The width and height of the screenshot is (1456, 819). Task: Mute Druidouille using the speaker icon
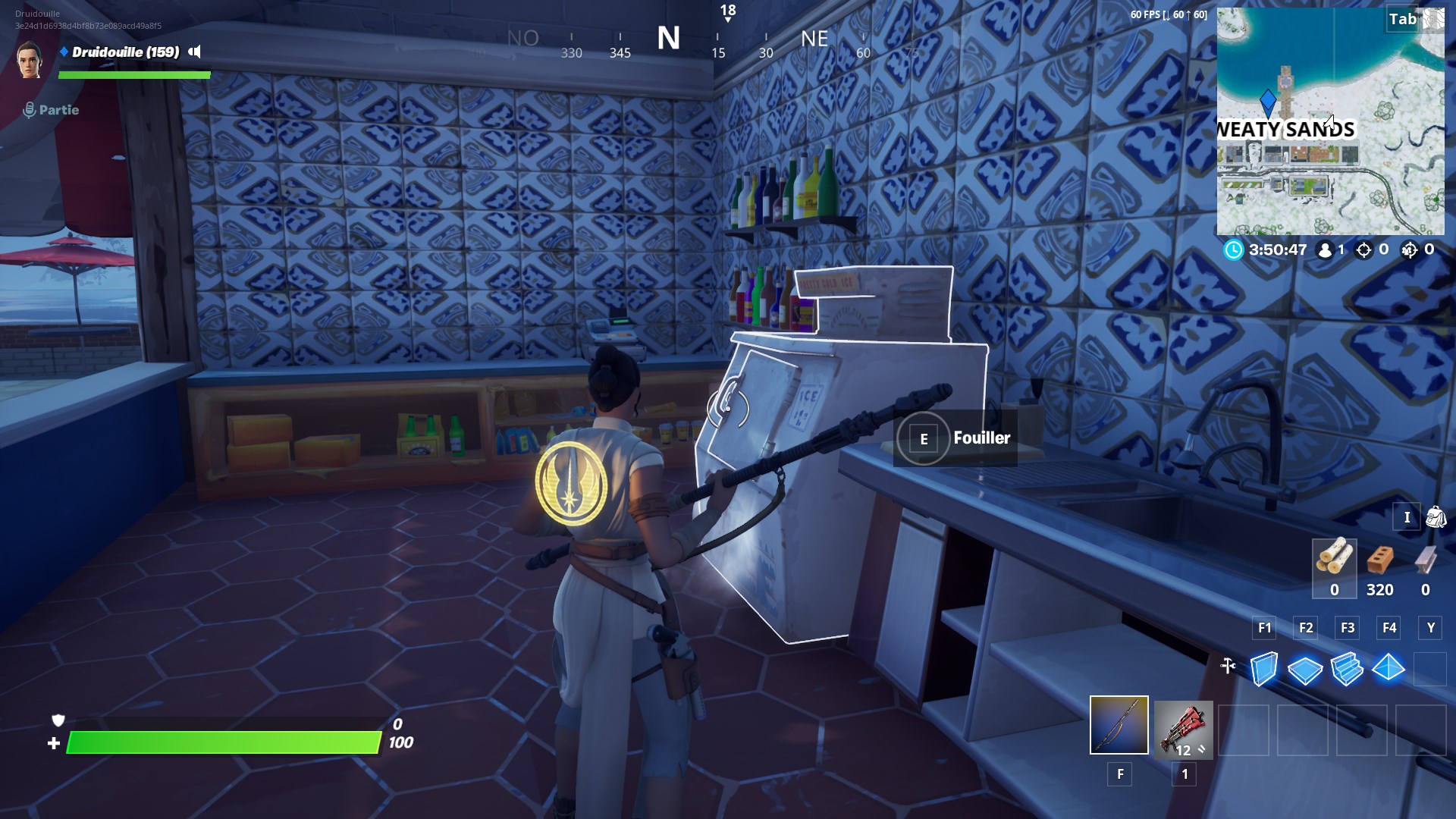coord(195,52)
